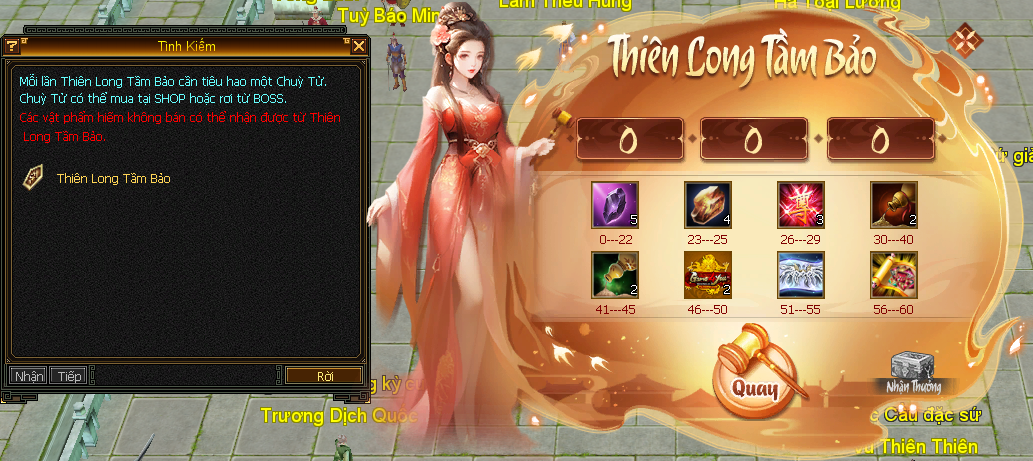Screen dimensions: 1033x461
Task: Click the Nhận button in the dialogue
Action: pyautogui.click(x=29, y=376)
